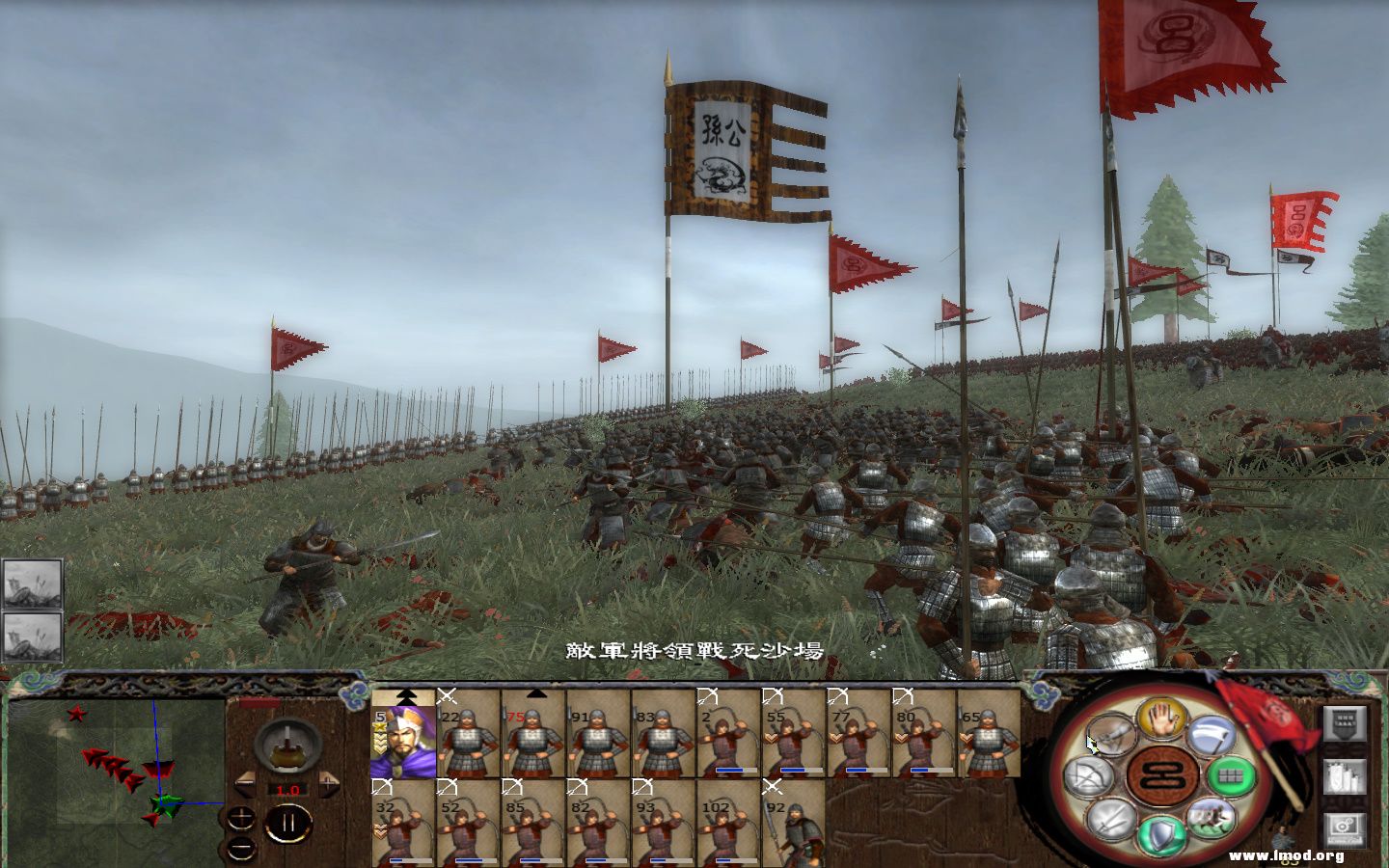Click the 1.0 speed indicator
This screenshot has height=868, width=1389.
(287, 790)
